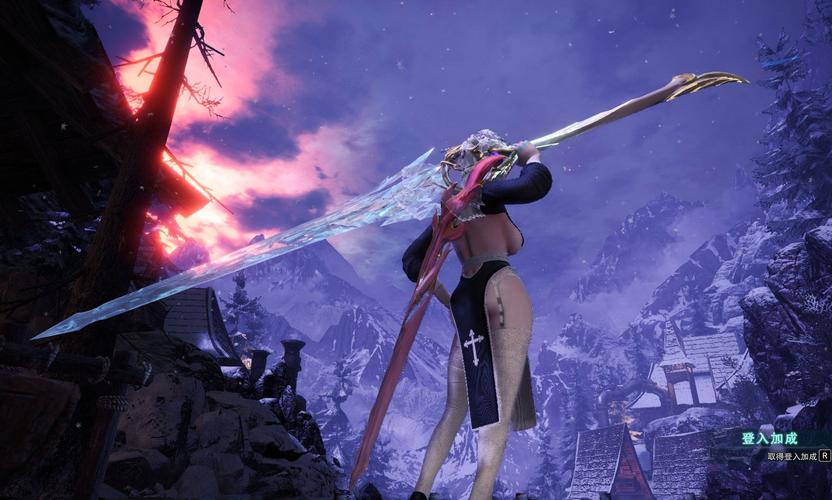Claim the 登入加成 login bonus notification

(x=796, y=456)
